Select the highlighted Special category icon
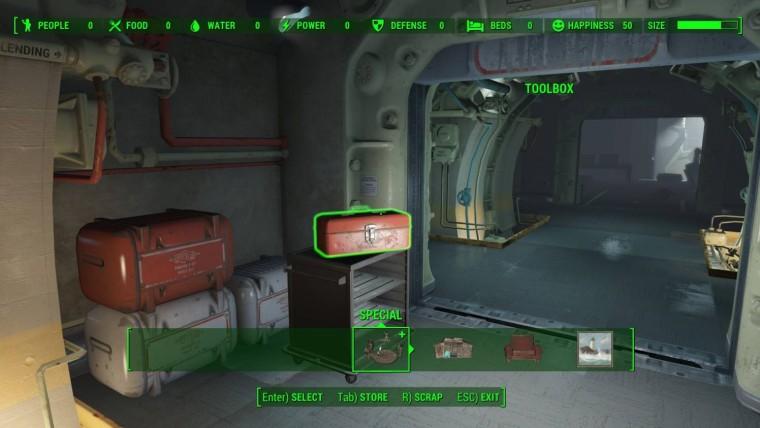Viewport: 760px width, 428px height. (381, 349)
